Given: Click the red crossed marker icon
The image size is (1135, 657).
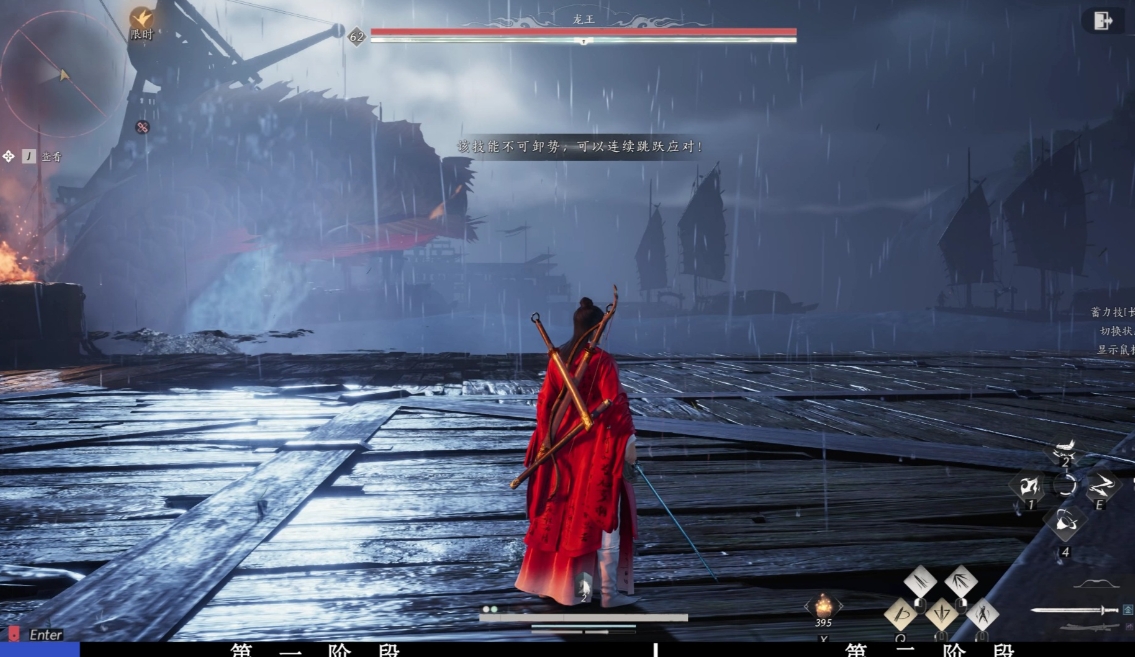Looking at the screenshot, I should click(142, 127).
